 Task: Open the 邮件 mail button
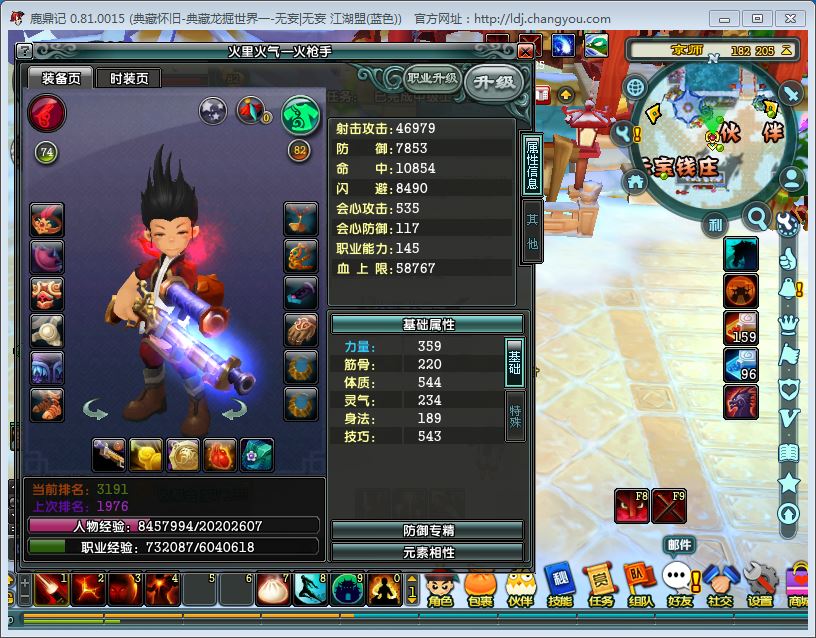point(679,545)
